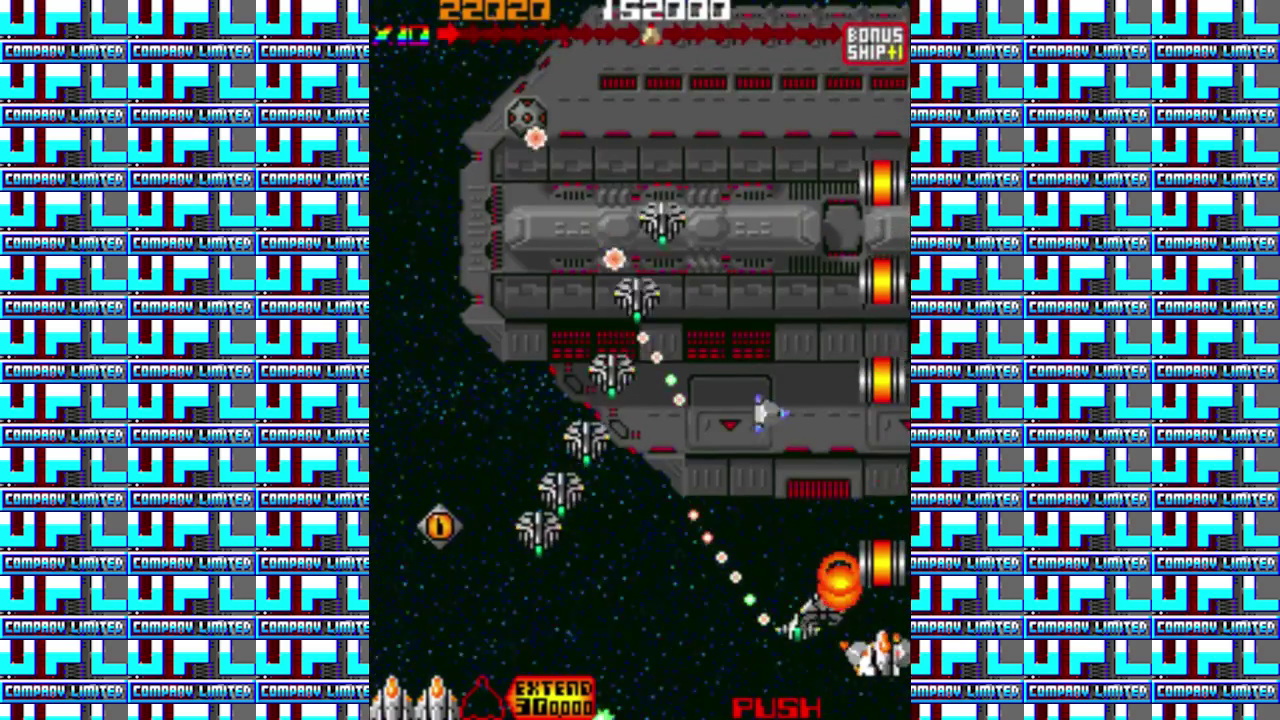The width and height of the screenshot is (1280, 720).
Task: Select the red bomb stock outline icon
Action: click(484, 698)
